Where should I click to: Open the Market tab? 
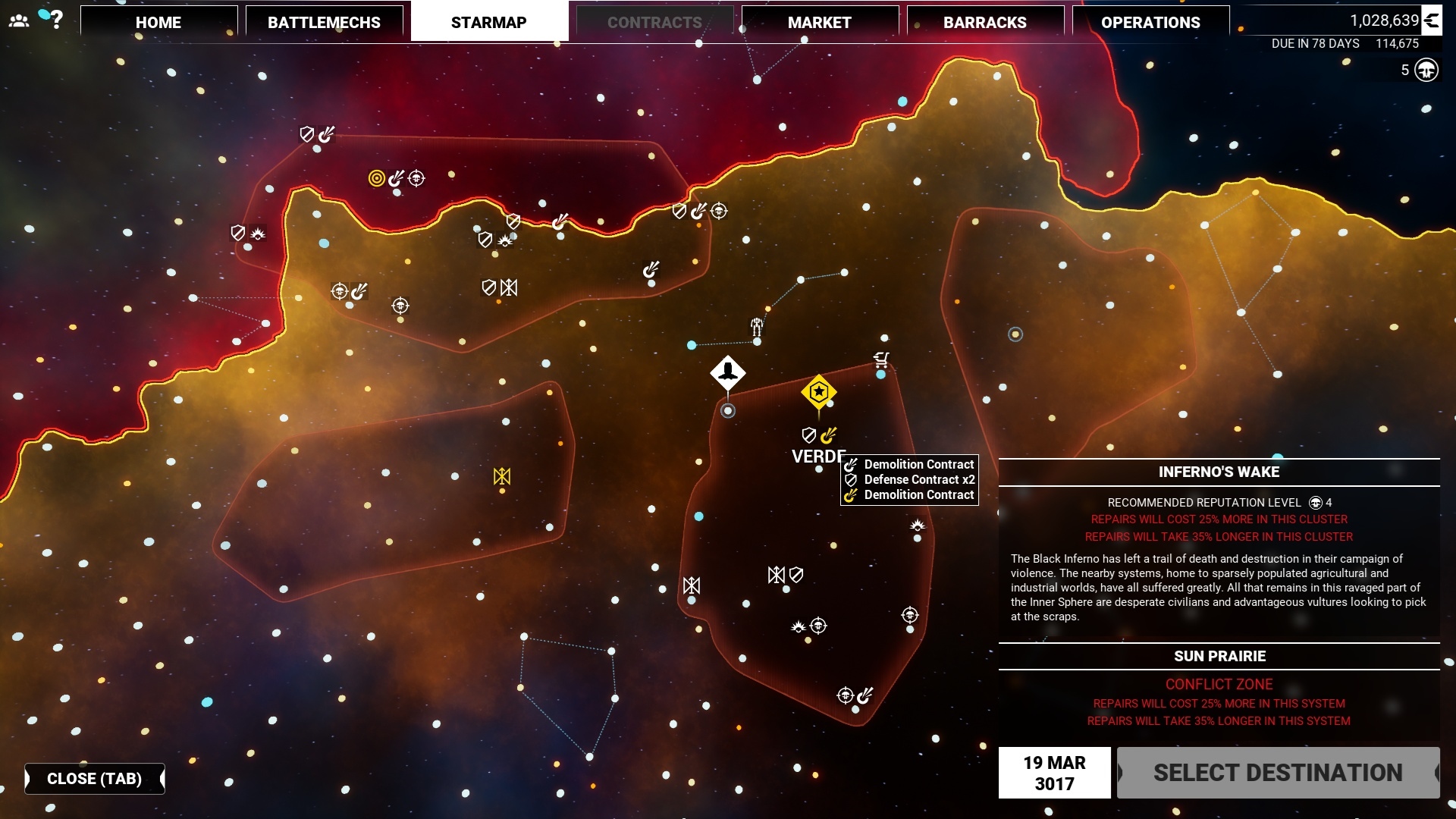pyautogui.click(x=819, y=22)
